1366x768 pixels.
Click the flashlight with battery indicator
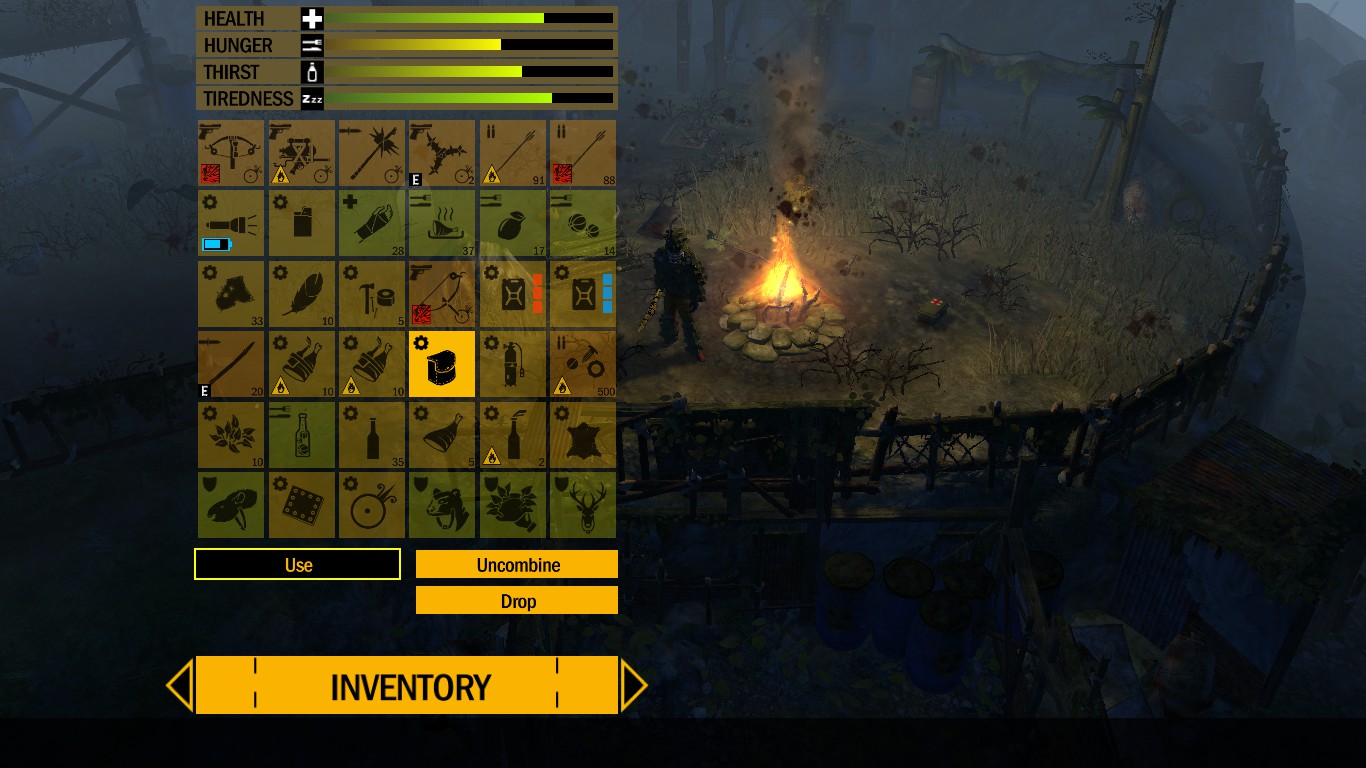pyautogui.click(x=231, y=222)
